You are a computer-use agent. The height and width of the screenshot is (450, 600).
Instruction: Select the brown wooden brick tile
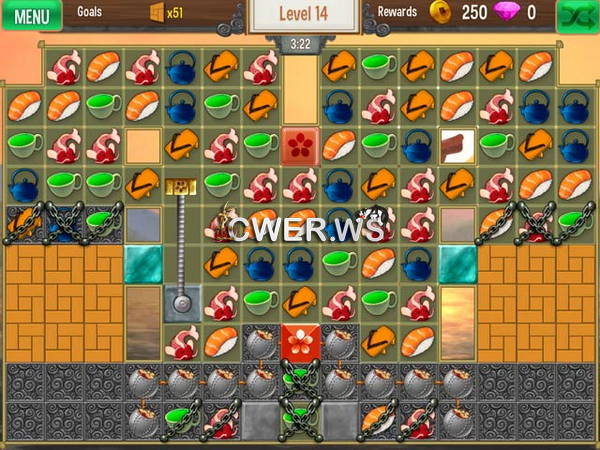455,145
